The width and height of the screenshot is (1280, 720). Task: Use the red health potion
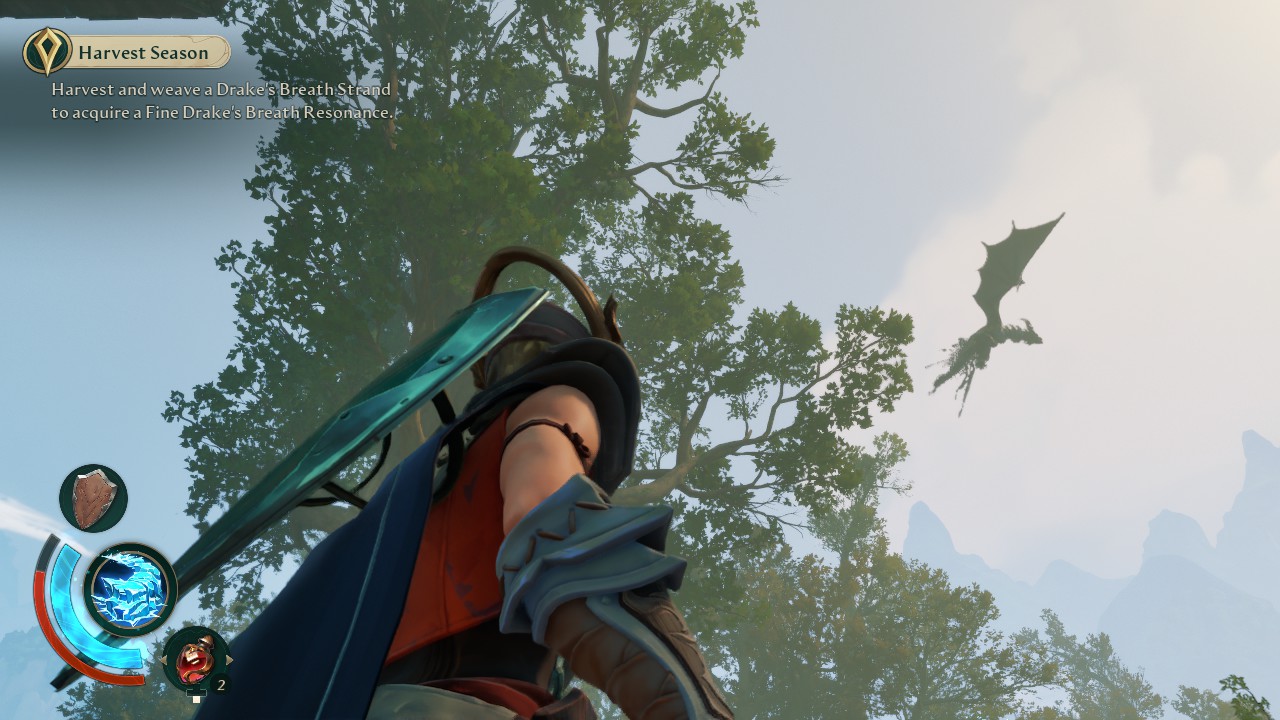point(195,658)
